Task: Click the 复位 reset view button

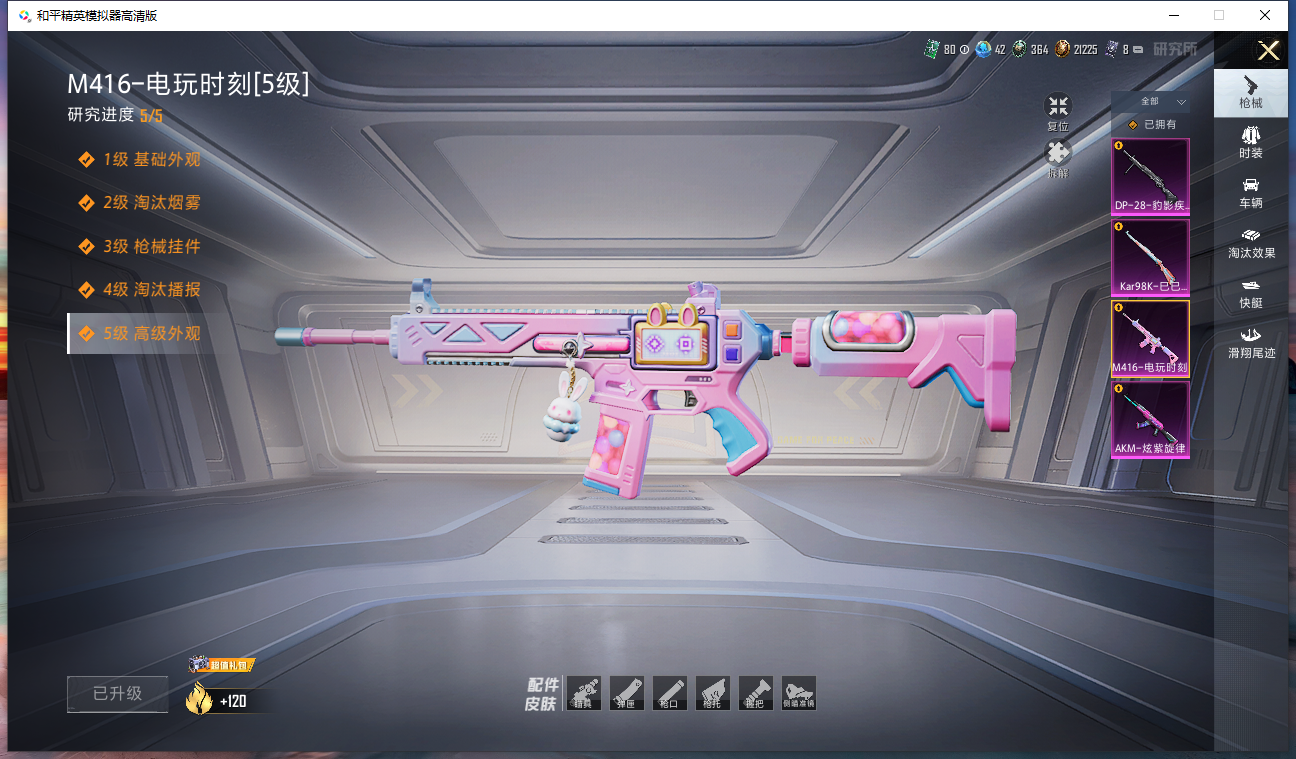Action: pos(1057,109)
